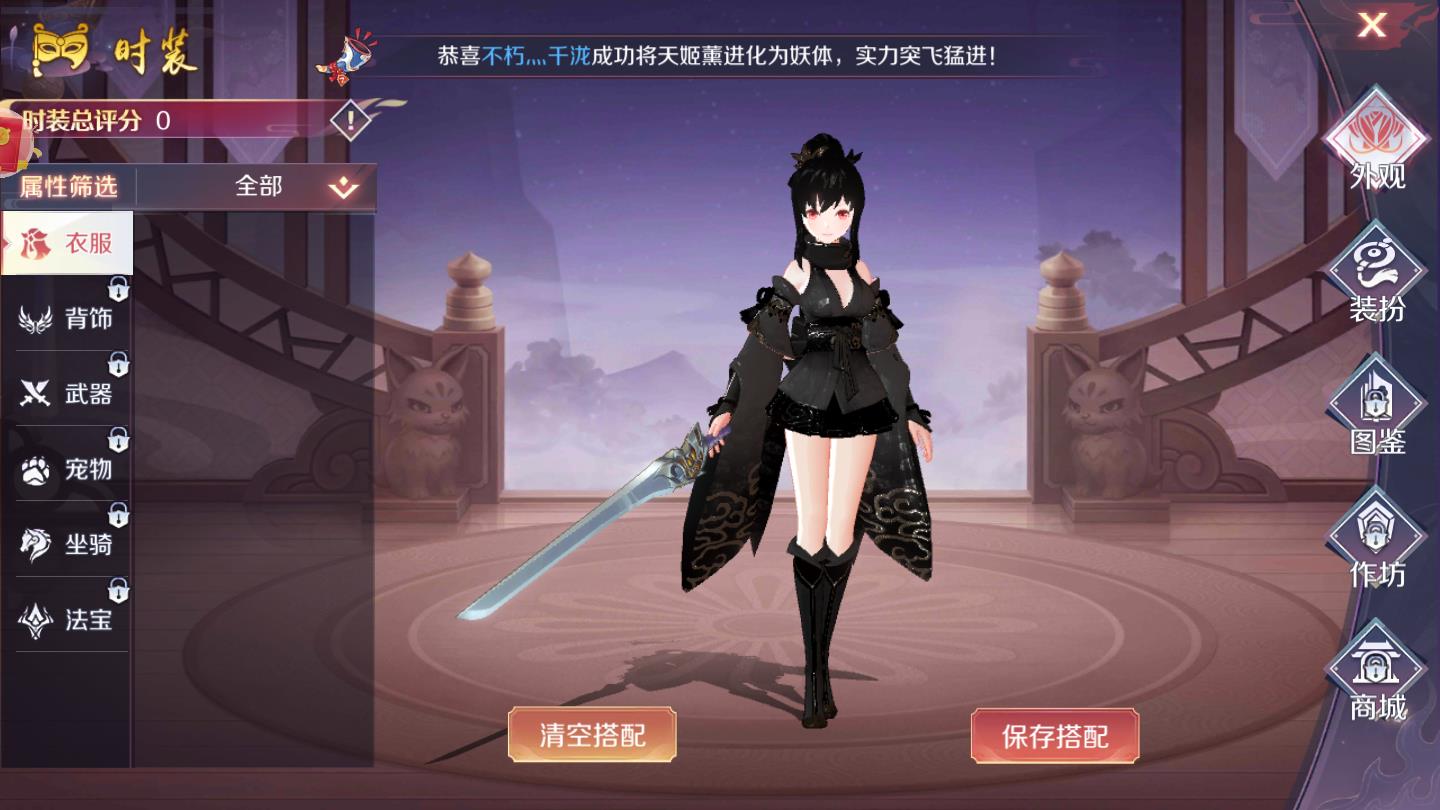This screenshot has height=810, width=1440.
Task: Tap the lock badge on 坐骑 category
Action: click(120, 517)
